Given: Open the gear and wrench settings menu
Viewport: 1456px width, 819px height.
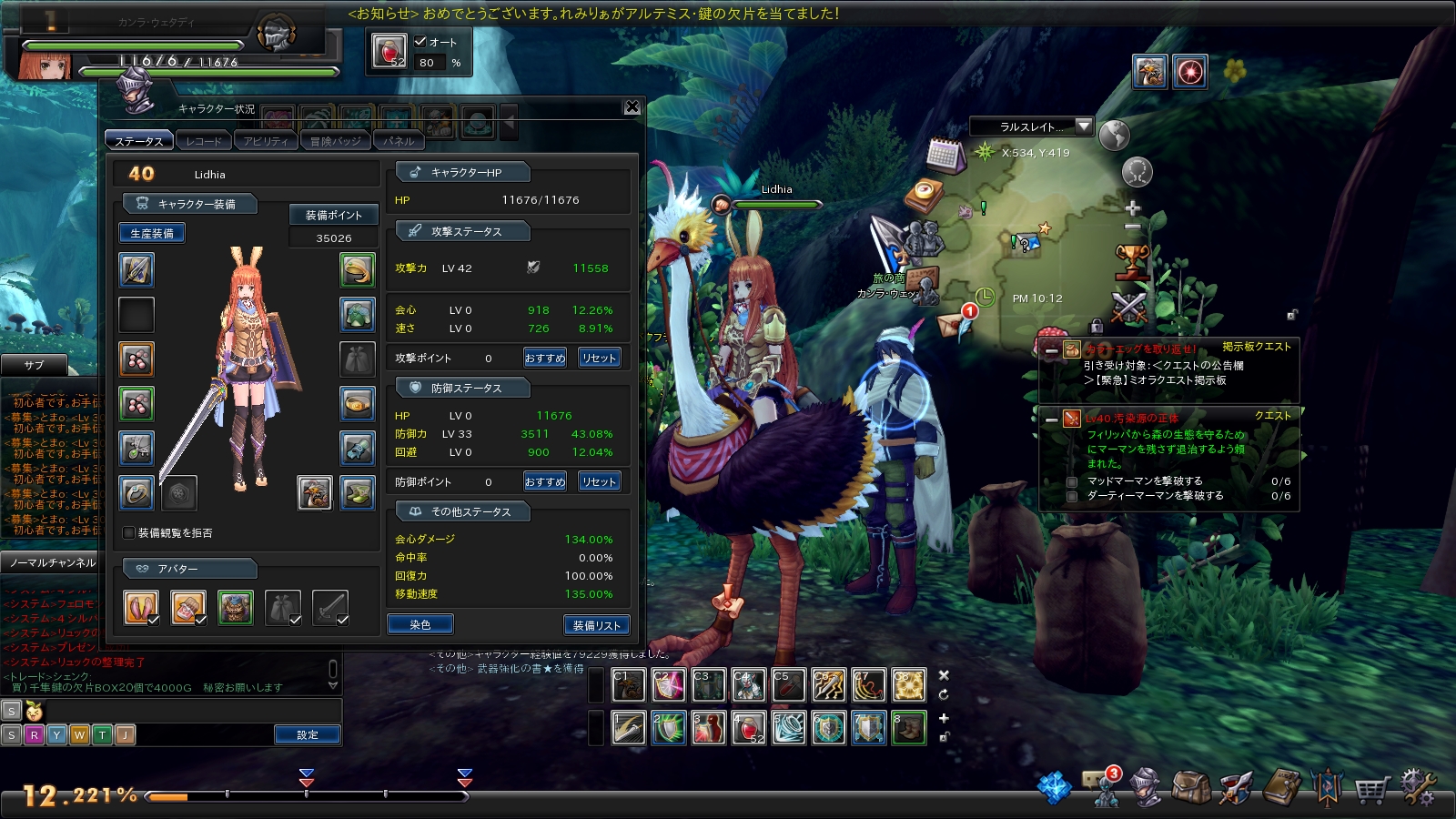Looking at the screenshot, I should (x=1418, y=788).
